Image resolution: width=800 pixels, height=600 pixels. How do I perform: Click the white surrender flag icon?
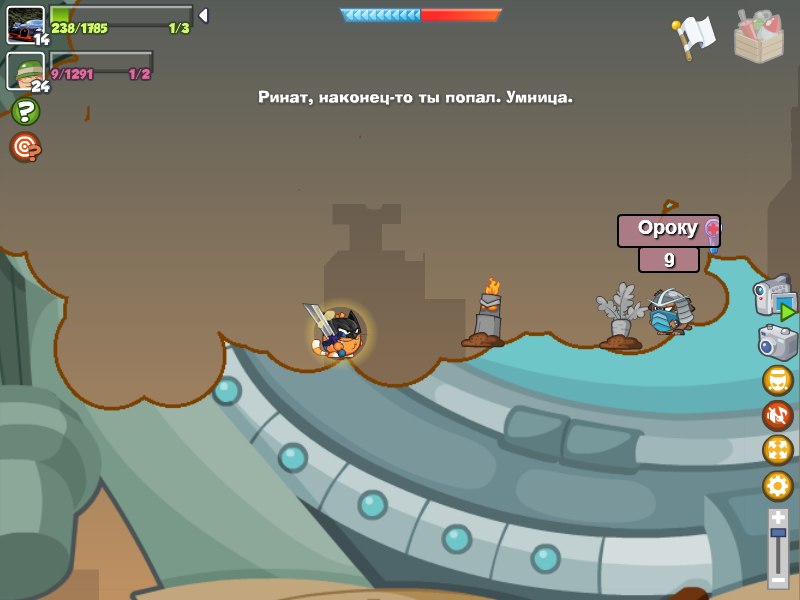tap(695, 36)
